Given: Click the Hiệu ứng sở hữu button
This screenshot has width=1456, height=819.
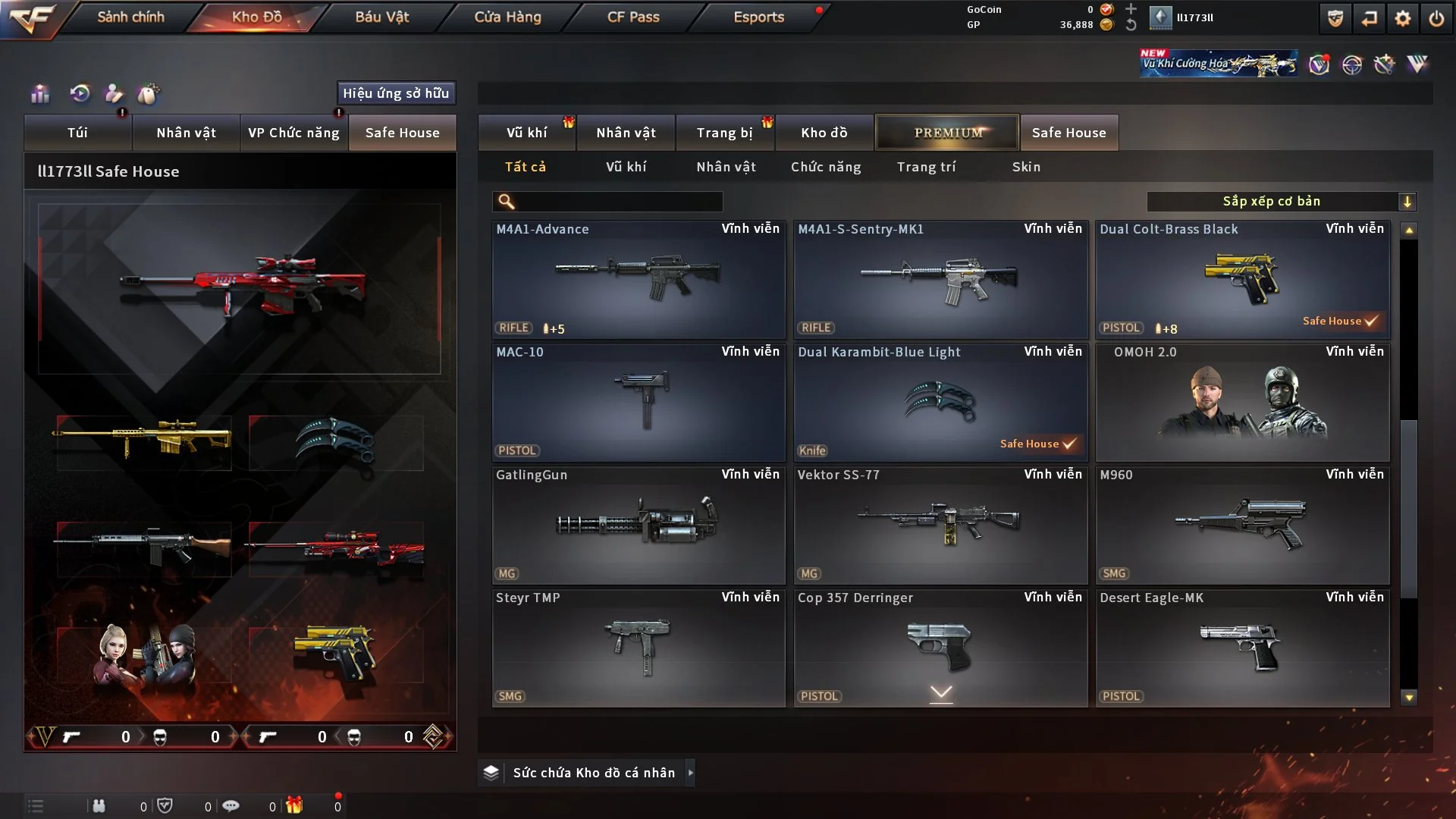Looking at the screenshot, I should (x=396, y=93).
